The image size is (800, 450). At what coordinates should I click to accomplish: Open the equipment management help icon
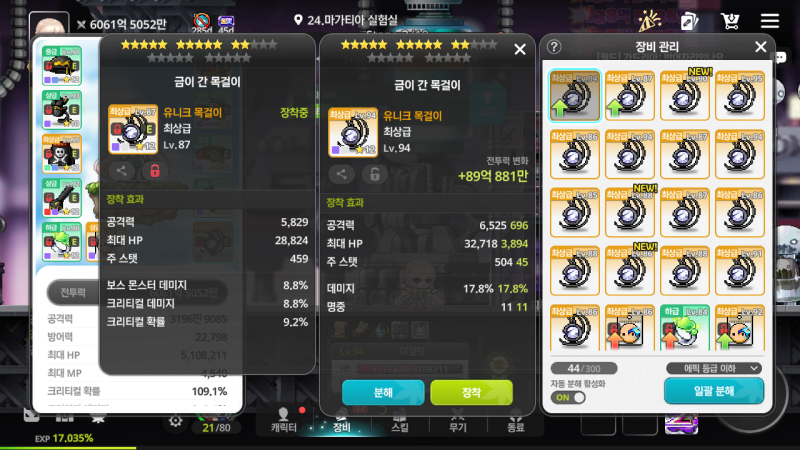point(555,47)
